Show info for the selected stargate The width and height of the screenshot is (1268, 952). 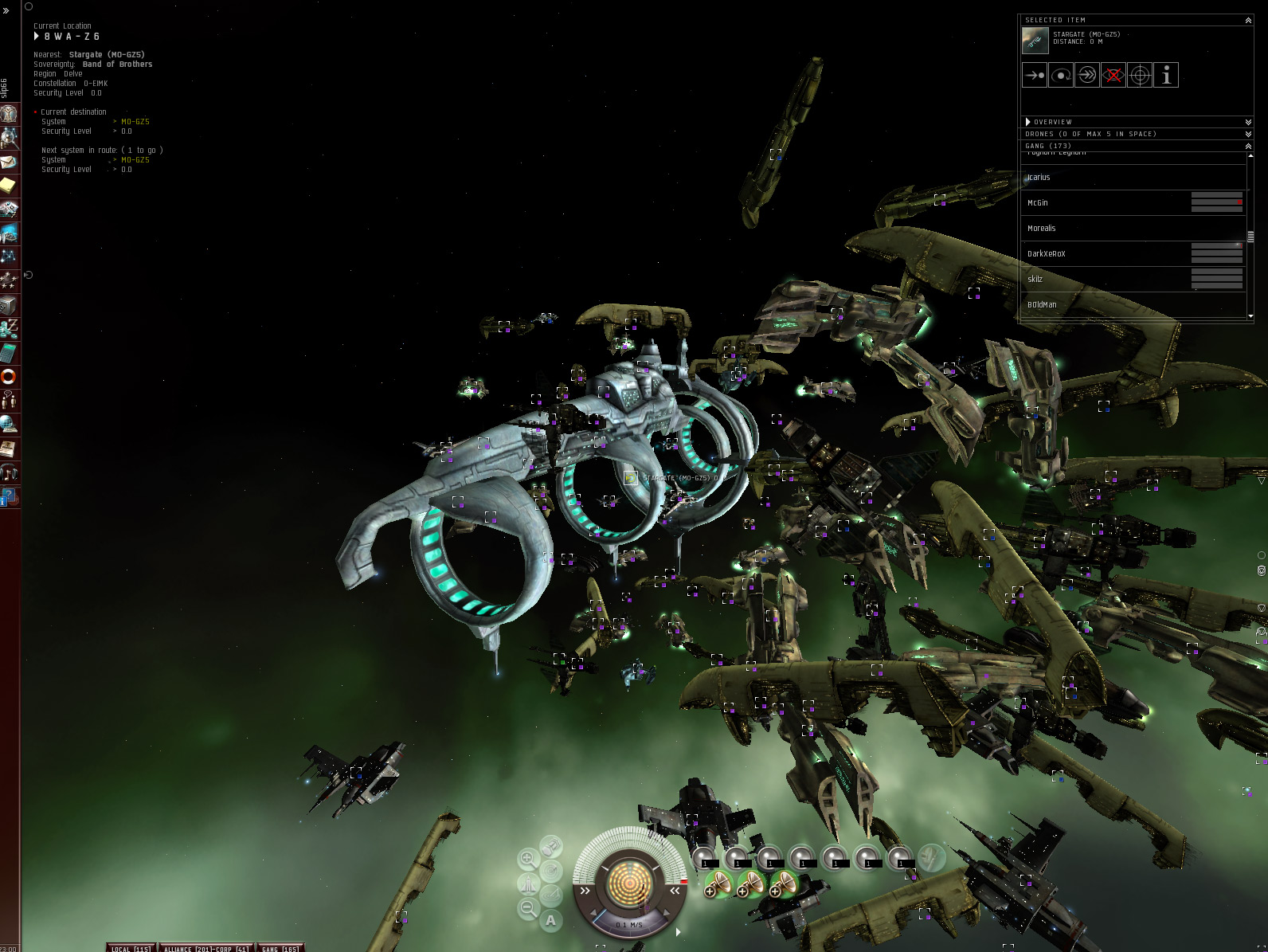click(1166, 75)
